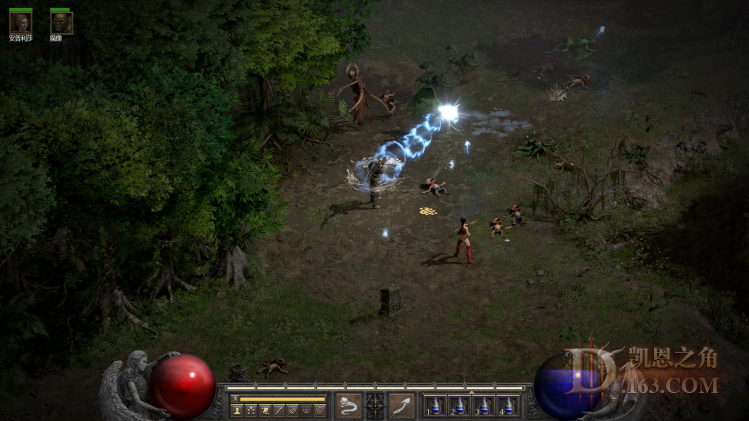Use the blue mana potion in belt slot 2
Screen dimensions: 749x421
click(460, 406)
